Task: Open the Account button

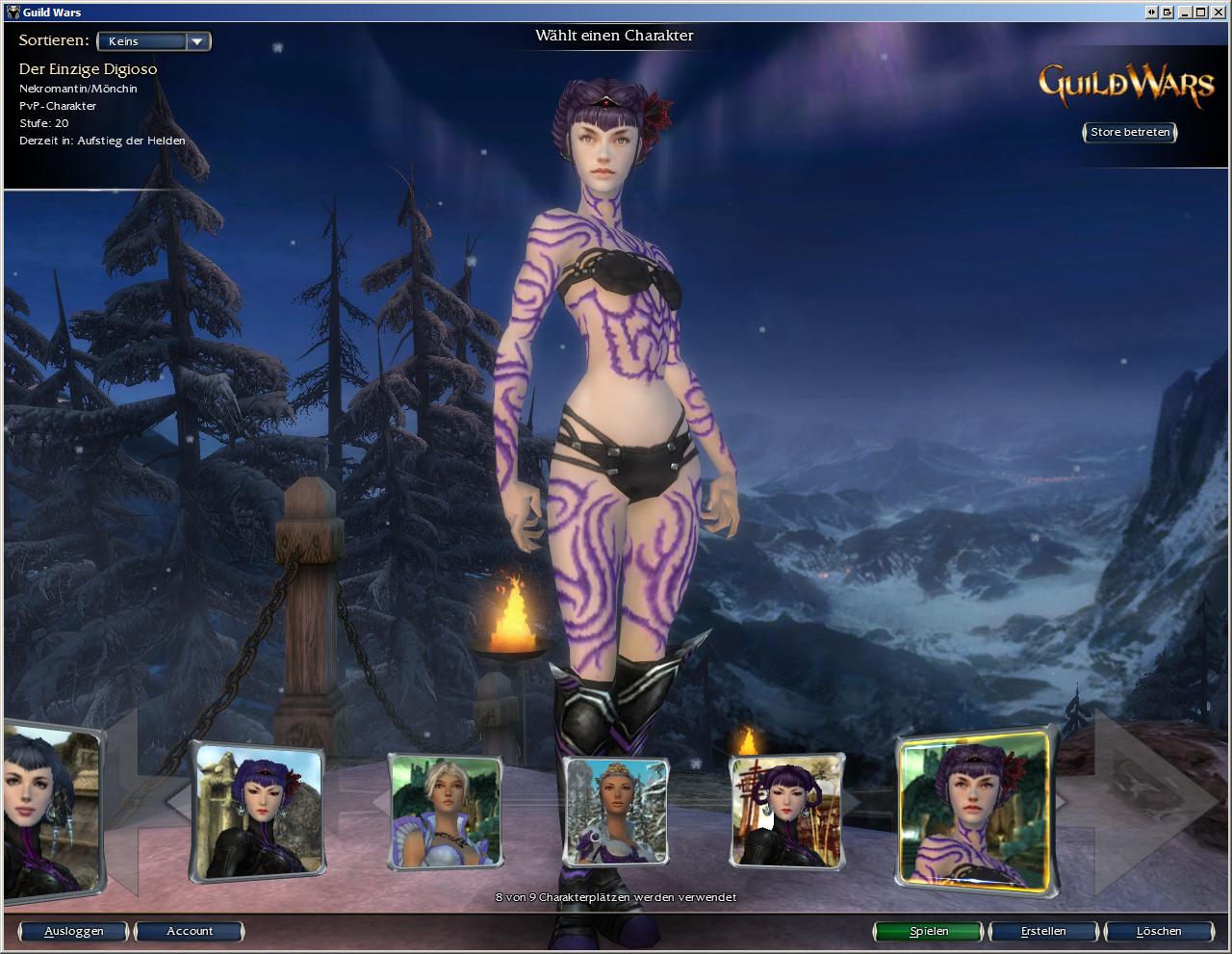Action: (190, 931)
